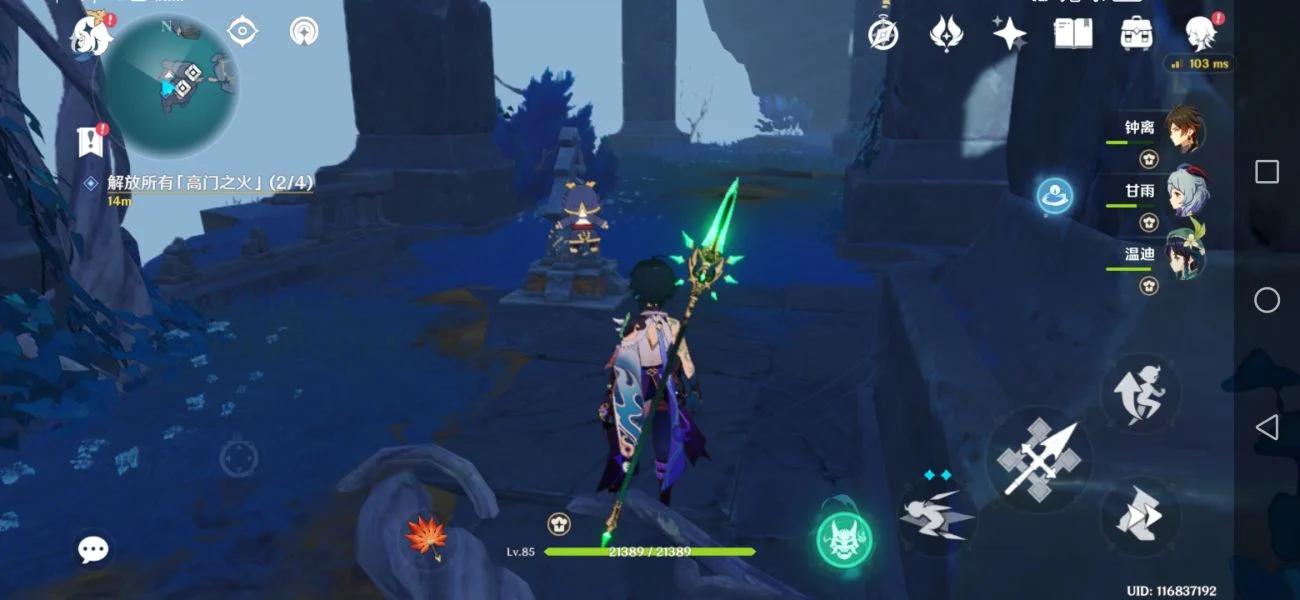1300x600 pixels.
Task: Activate the green mask elemental burst
Action: point(844,540)
